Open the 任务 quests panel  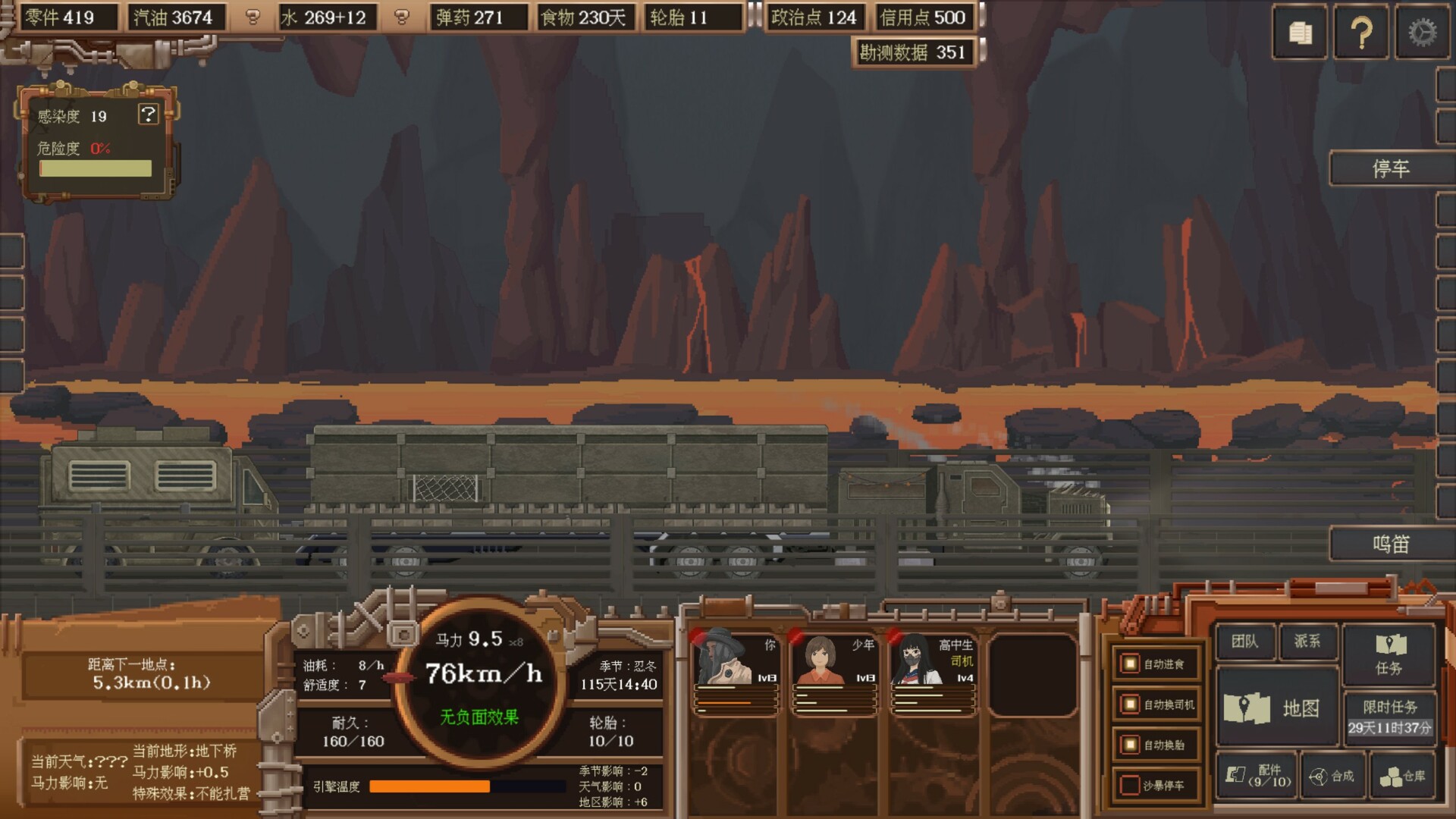click(x=1389, y=654)
